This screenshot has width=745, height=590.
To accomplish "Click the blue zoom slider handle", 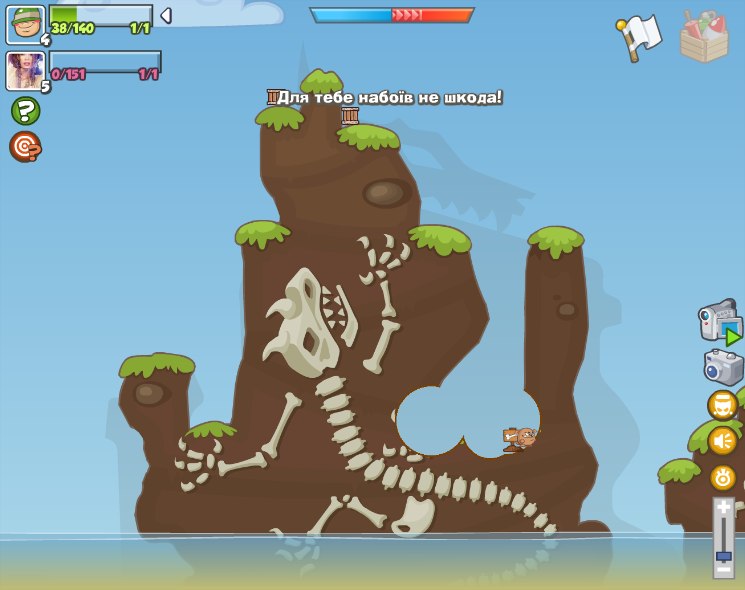I will (x=723, y=556).
